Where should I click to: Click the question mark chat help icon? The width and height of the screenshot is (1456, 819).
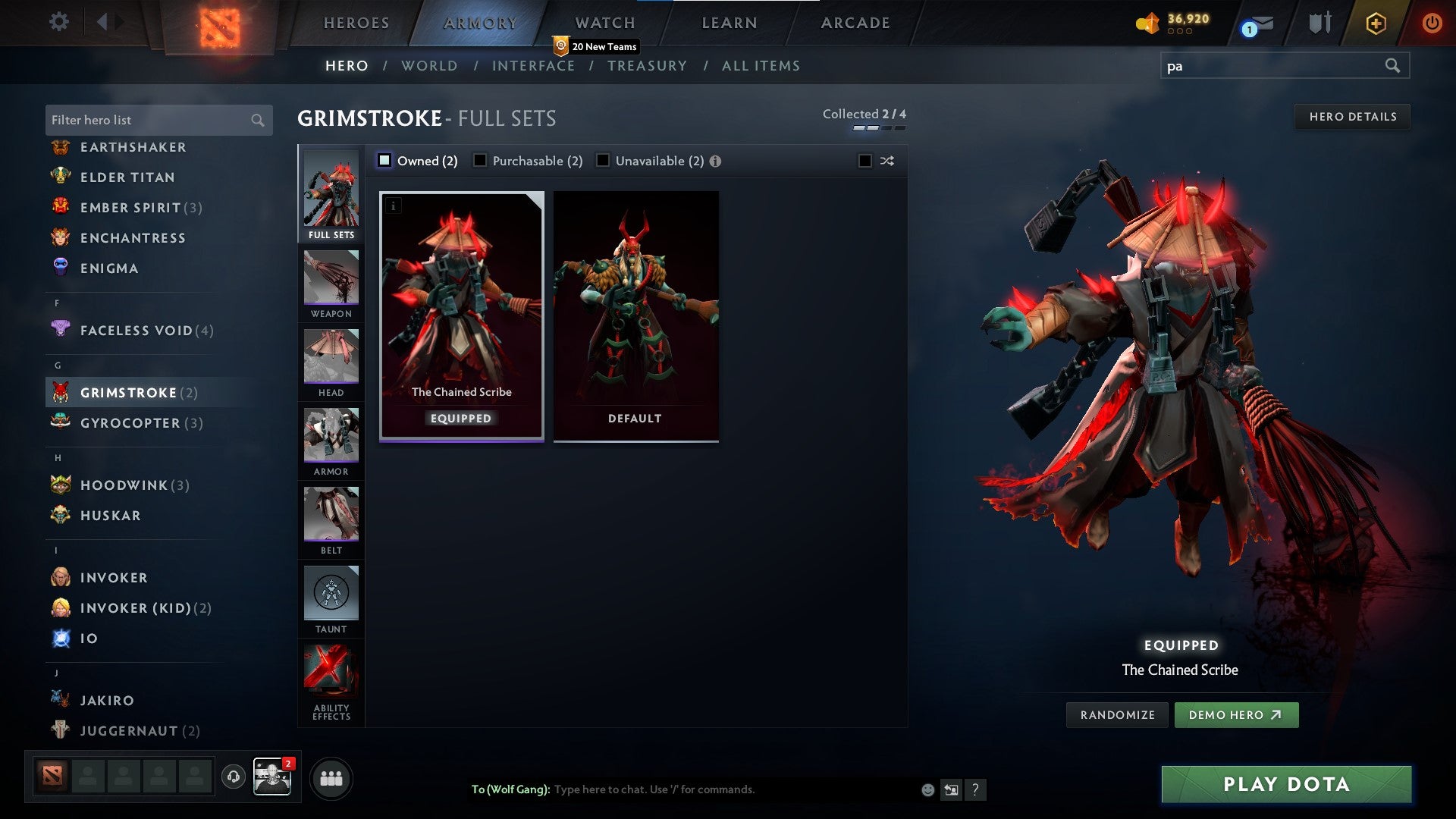975,789
